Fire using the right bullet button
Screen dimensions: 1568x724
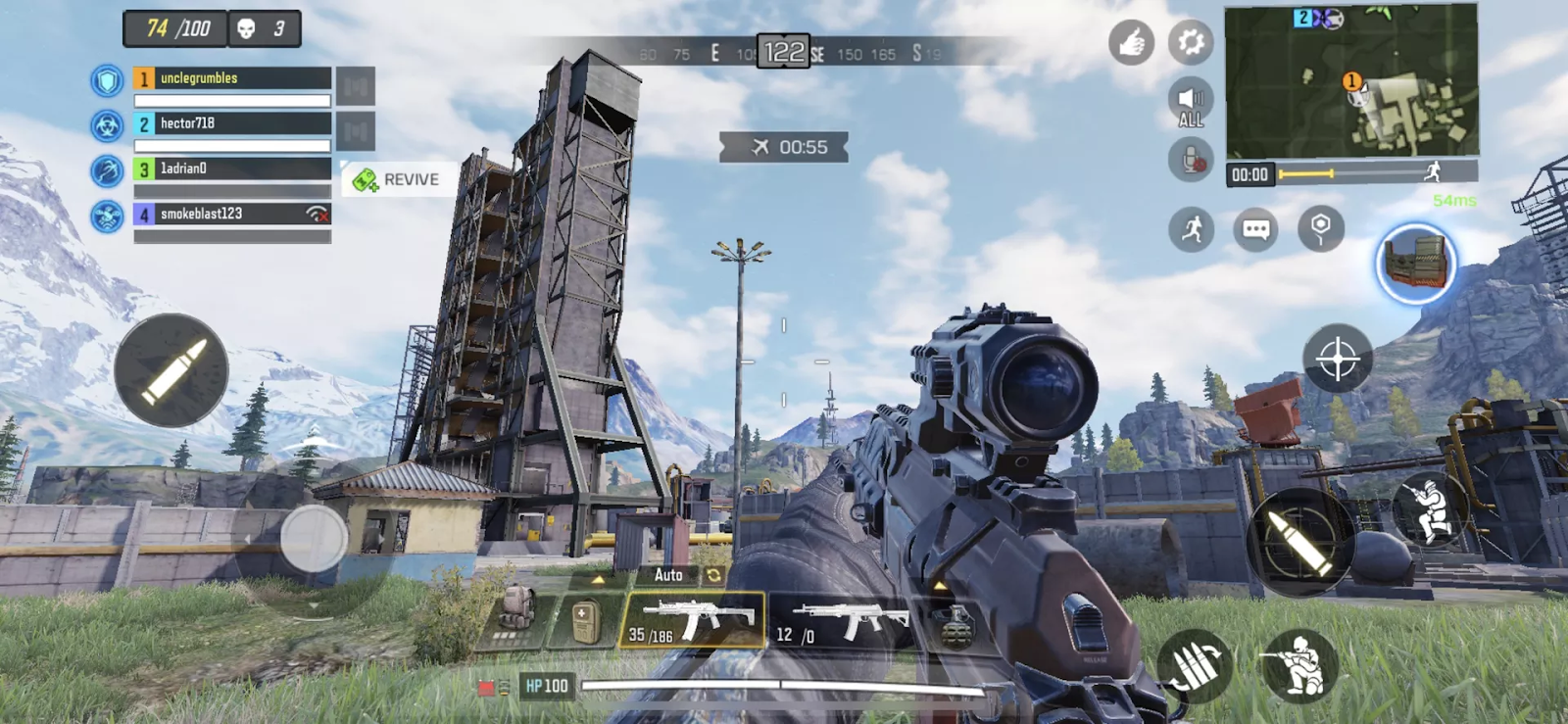[1299, 542]
